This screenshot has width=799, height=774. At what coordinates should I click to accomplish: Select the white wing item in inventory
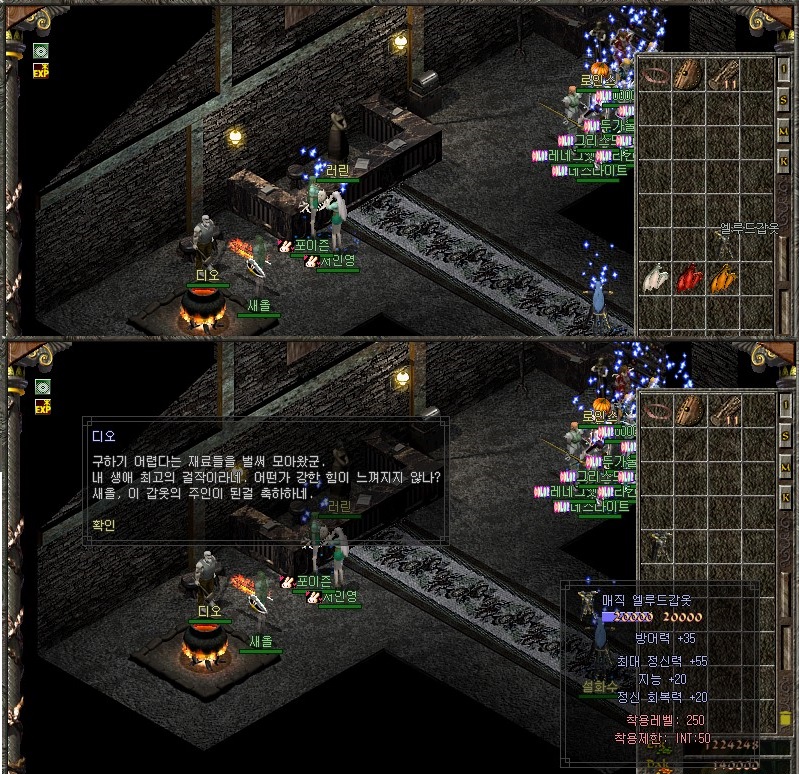[654, 278]
